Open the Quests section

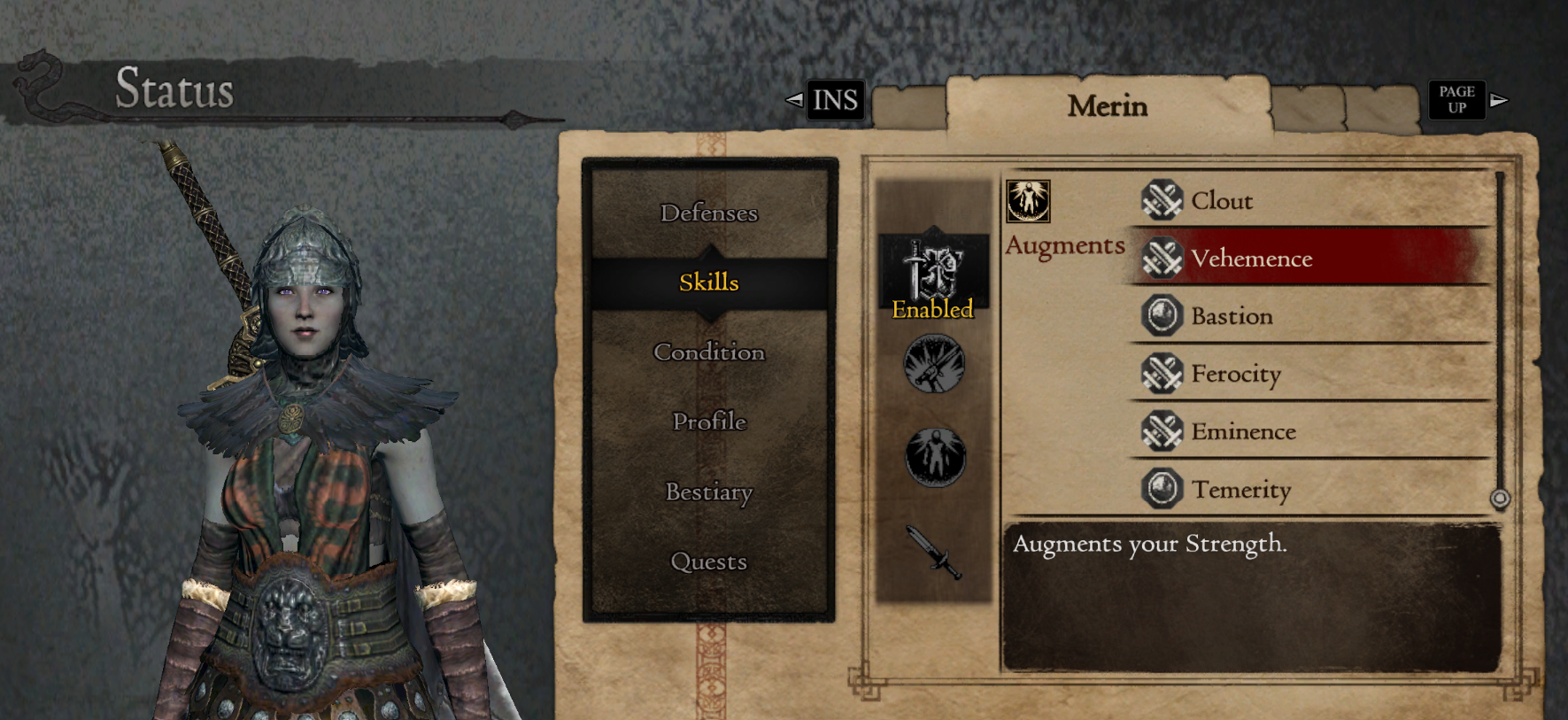tap(707, 561)
